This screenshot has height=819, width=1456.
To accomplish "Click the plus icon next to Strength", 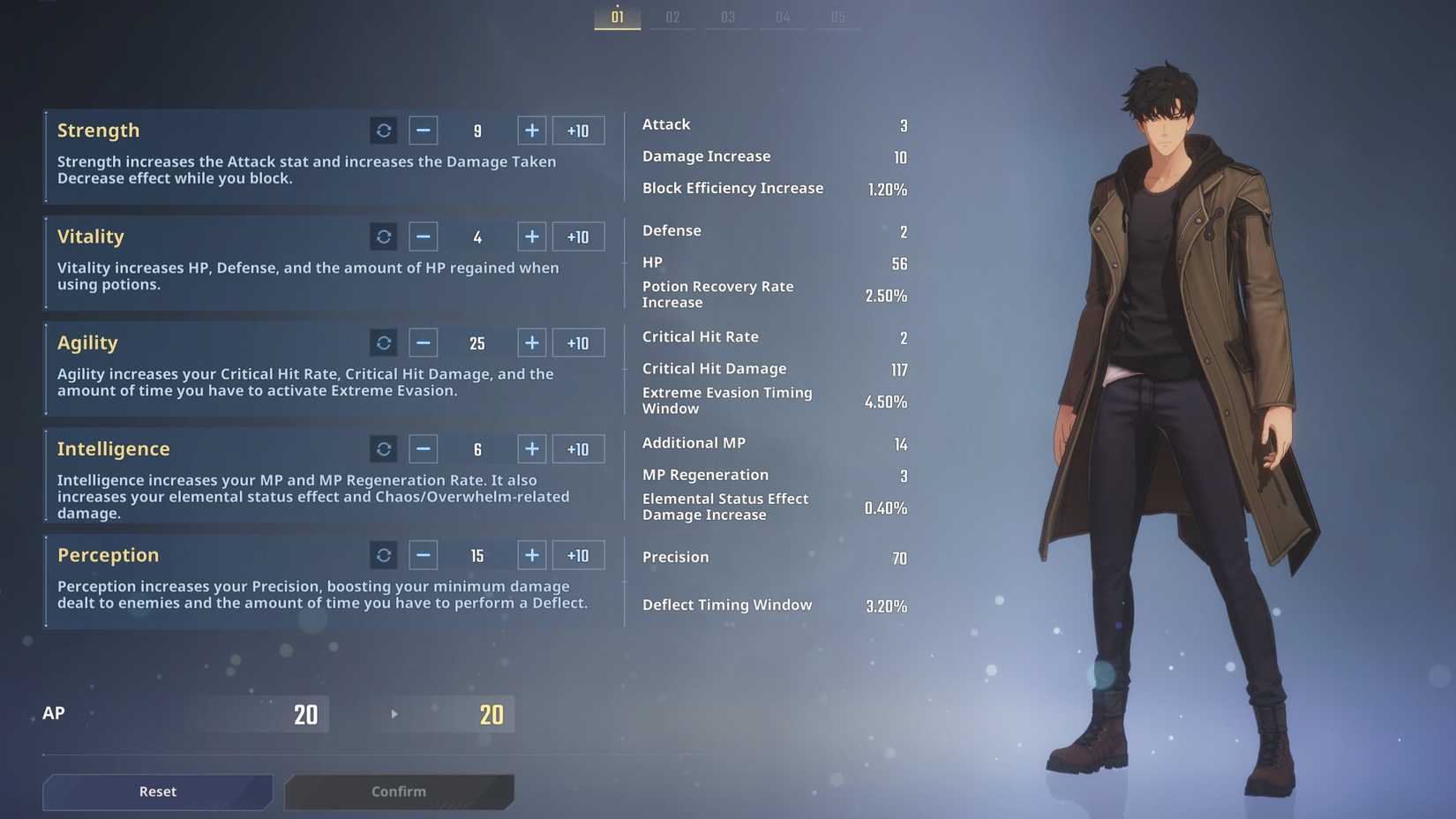I will [x=531, y=130].
